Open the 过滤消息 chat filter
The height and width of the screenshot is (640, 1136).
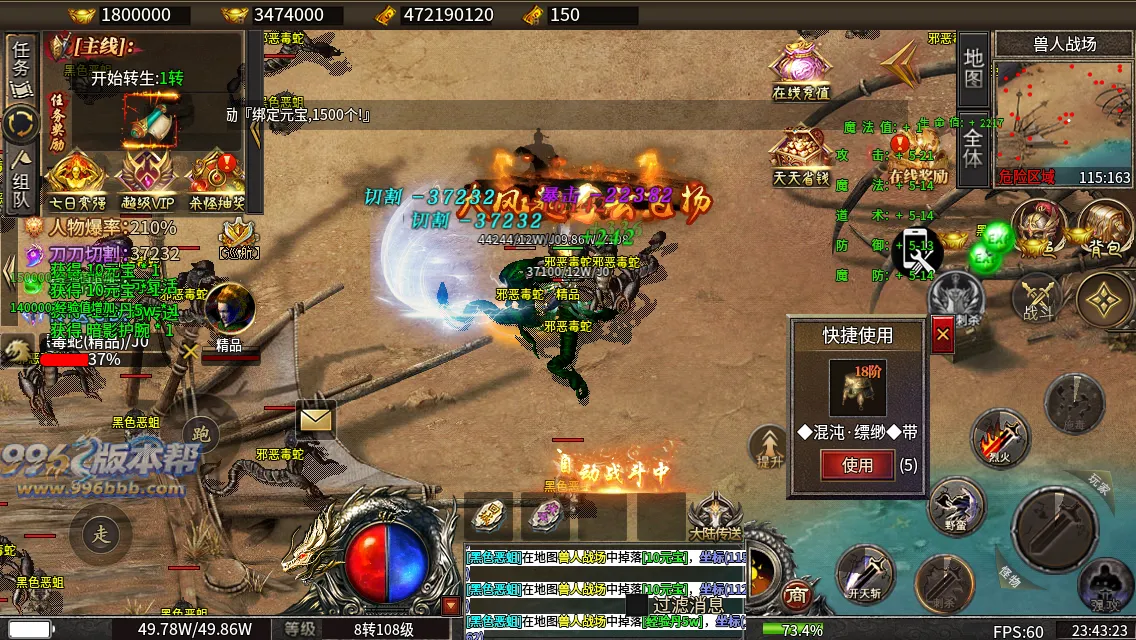click(687, 605)
